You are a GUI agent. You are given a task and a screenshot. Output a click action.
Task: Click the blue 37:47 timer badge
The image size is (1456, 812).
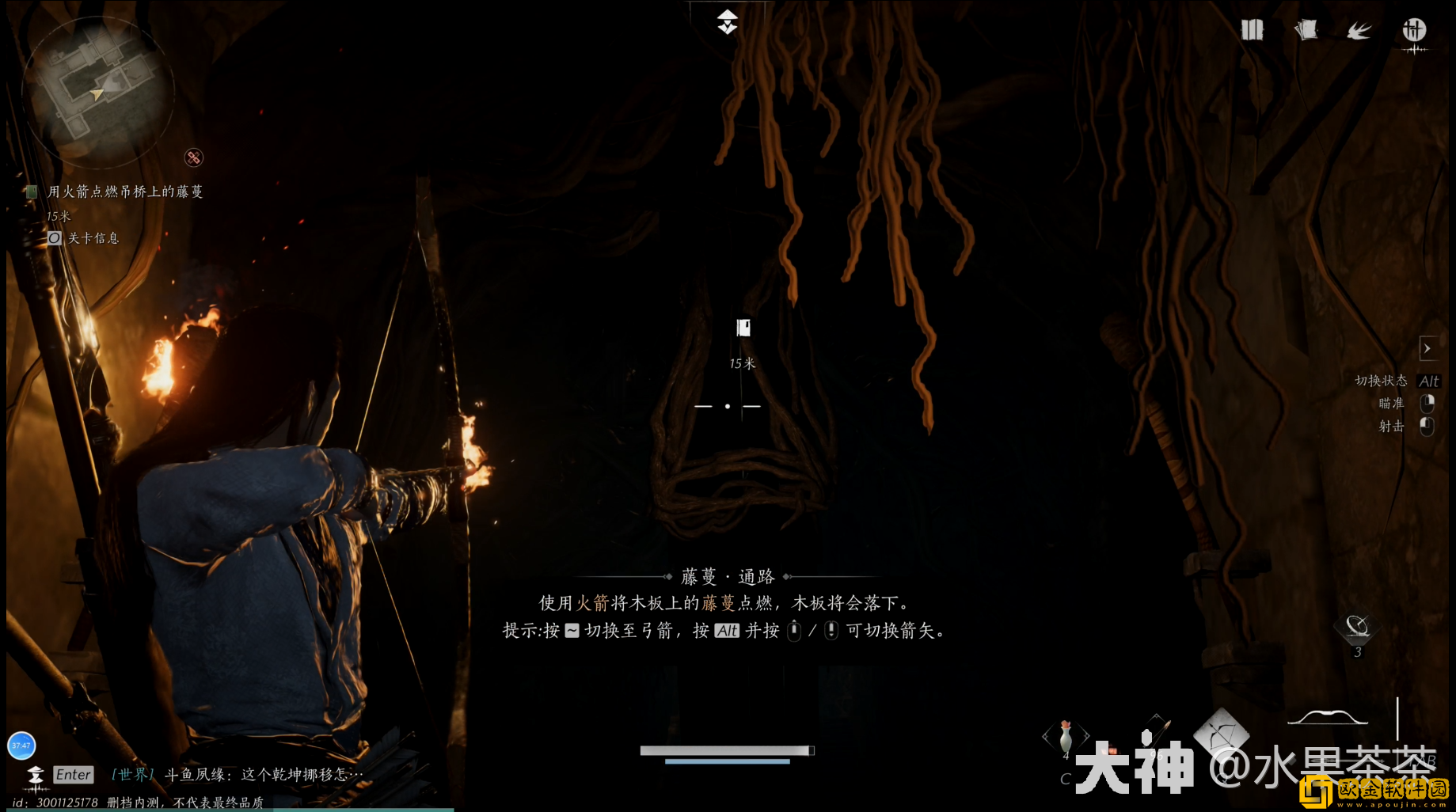click(21, 746)
